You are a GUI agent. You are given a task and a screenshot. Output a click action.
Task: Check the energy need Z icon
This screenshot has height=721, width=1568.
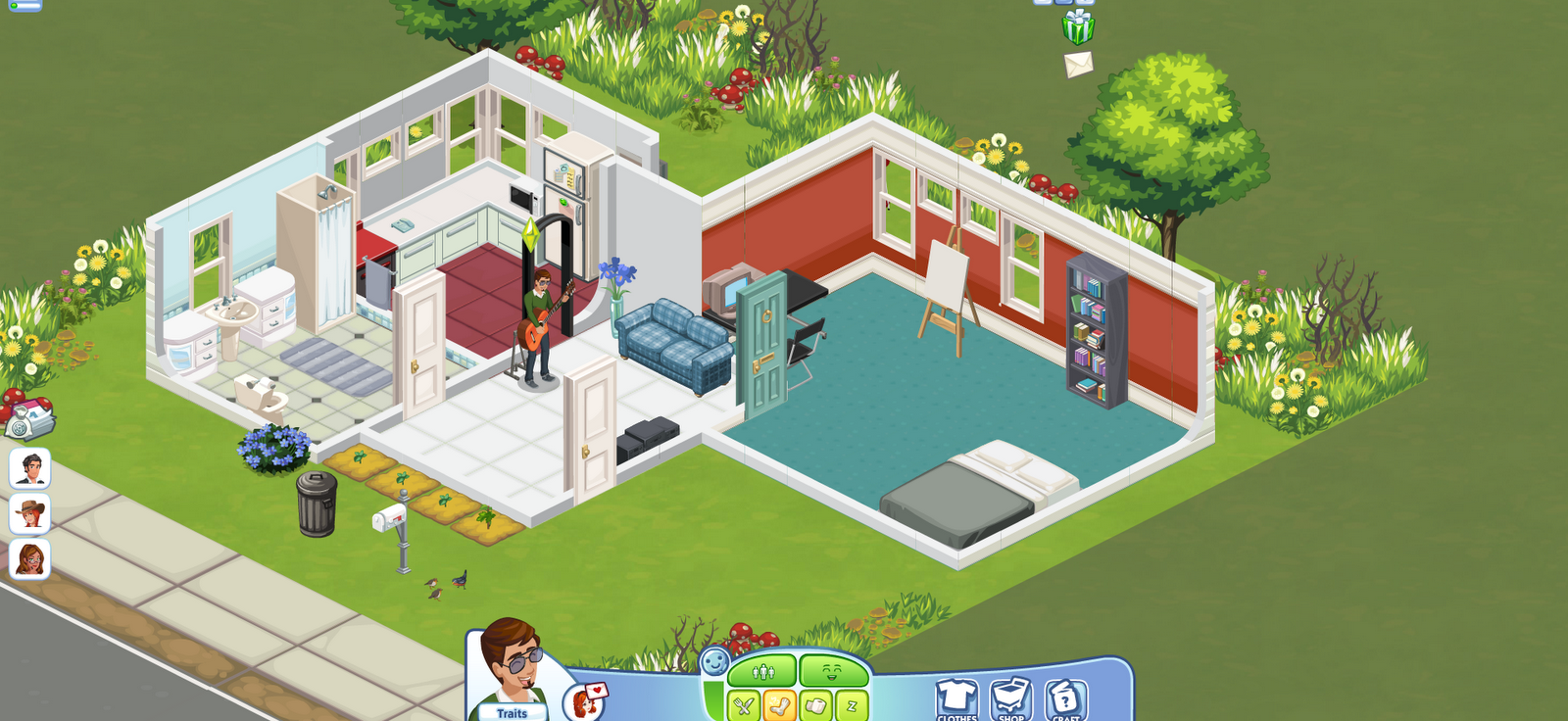[852, 703]
